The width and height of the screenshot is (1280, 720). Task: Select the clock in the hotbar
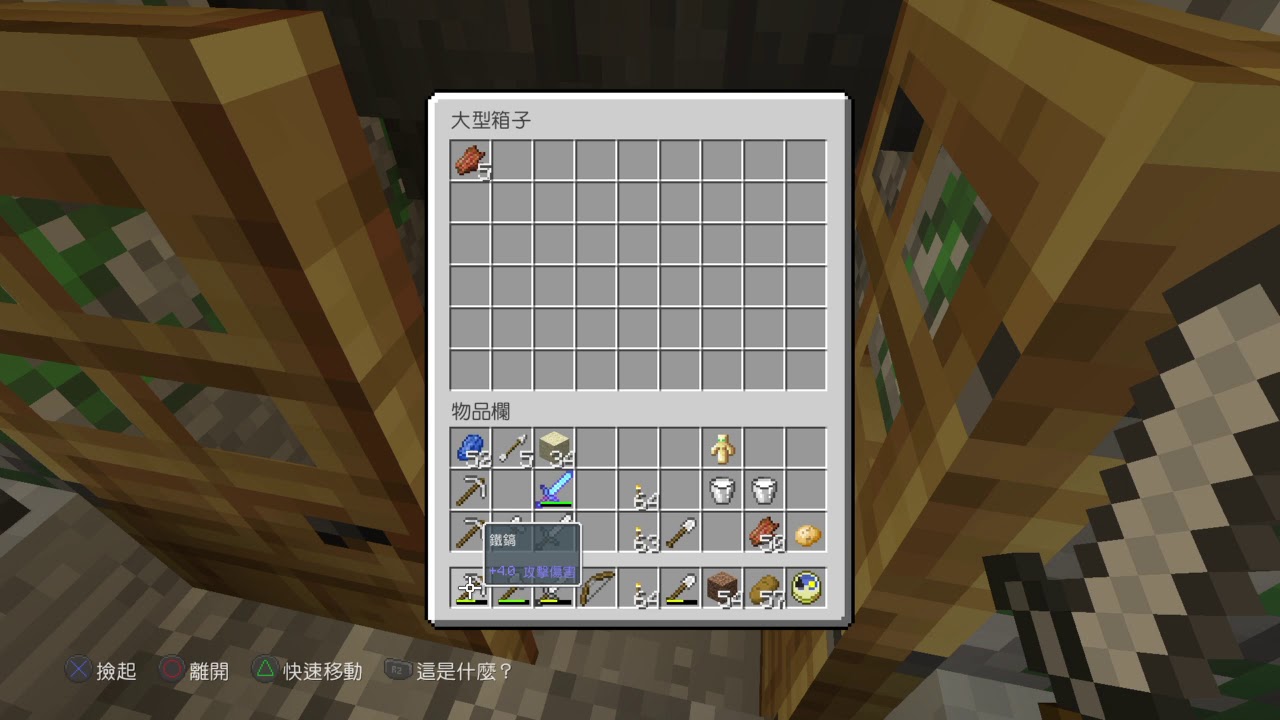pyautogui.click(x=806, y=588)
